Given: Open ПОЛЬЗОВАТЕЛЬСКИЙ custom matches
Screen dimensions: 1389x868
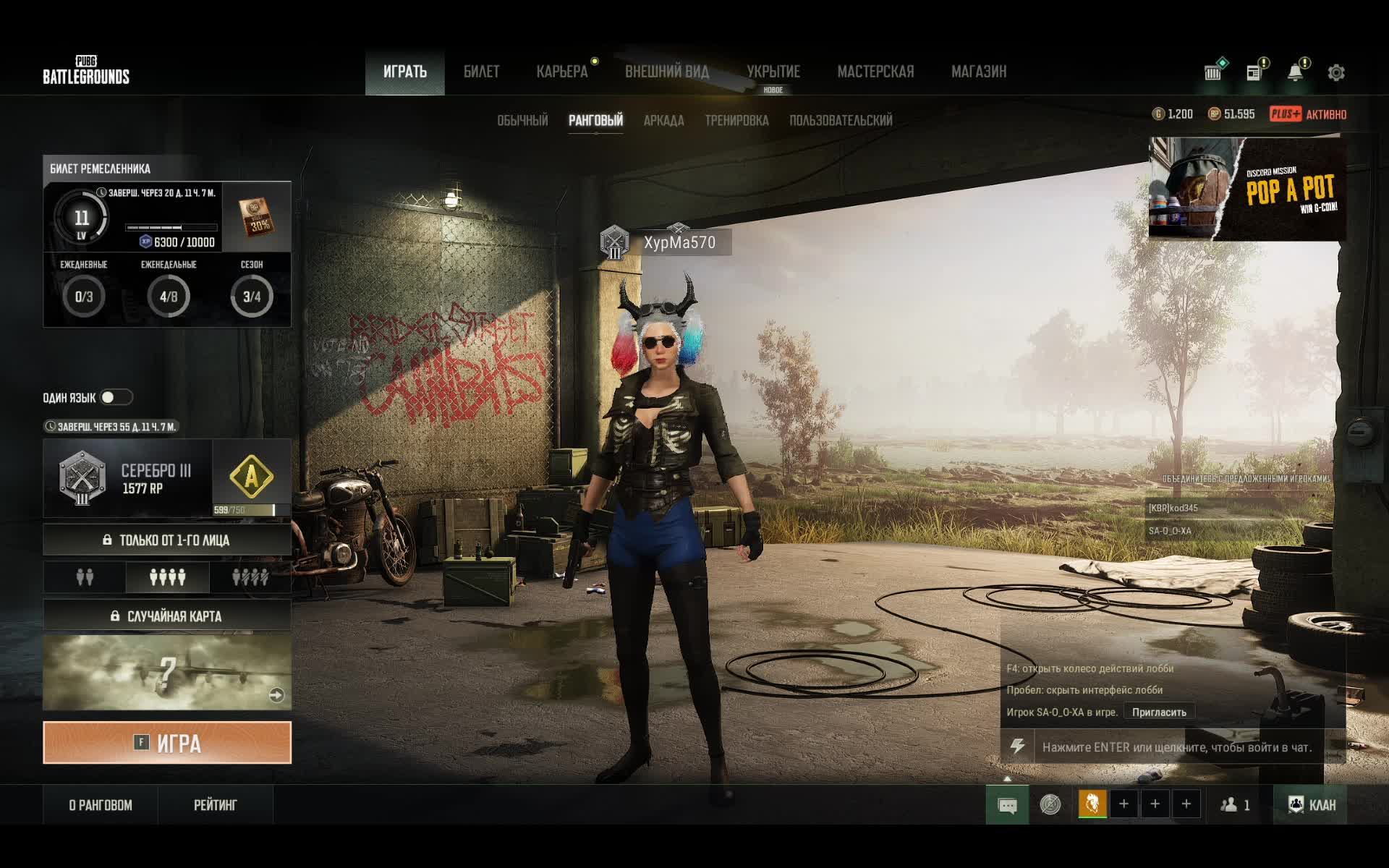Looking at the screenshot, I should coord(841,121).
